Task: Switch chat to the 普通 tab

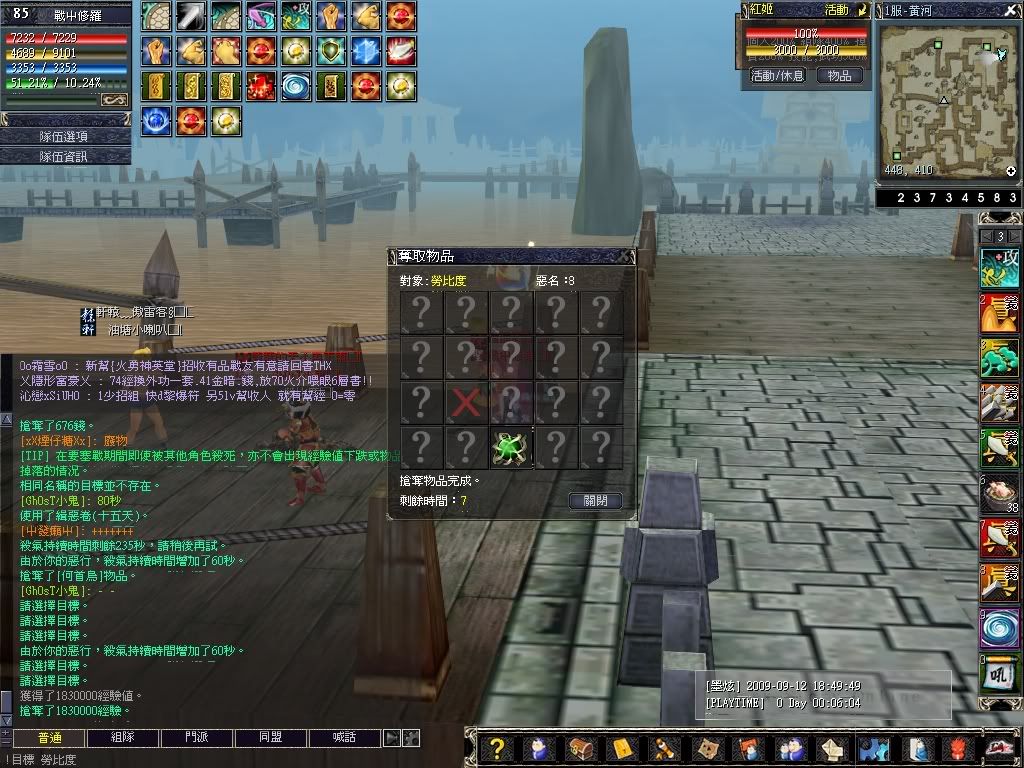Action: point(48,738)
